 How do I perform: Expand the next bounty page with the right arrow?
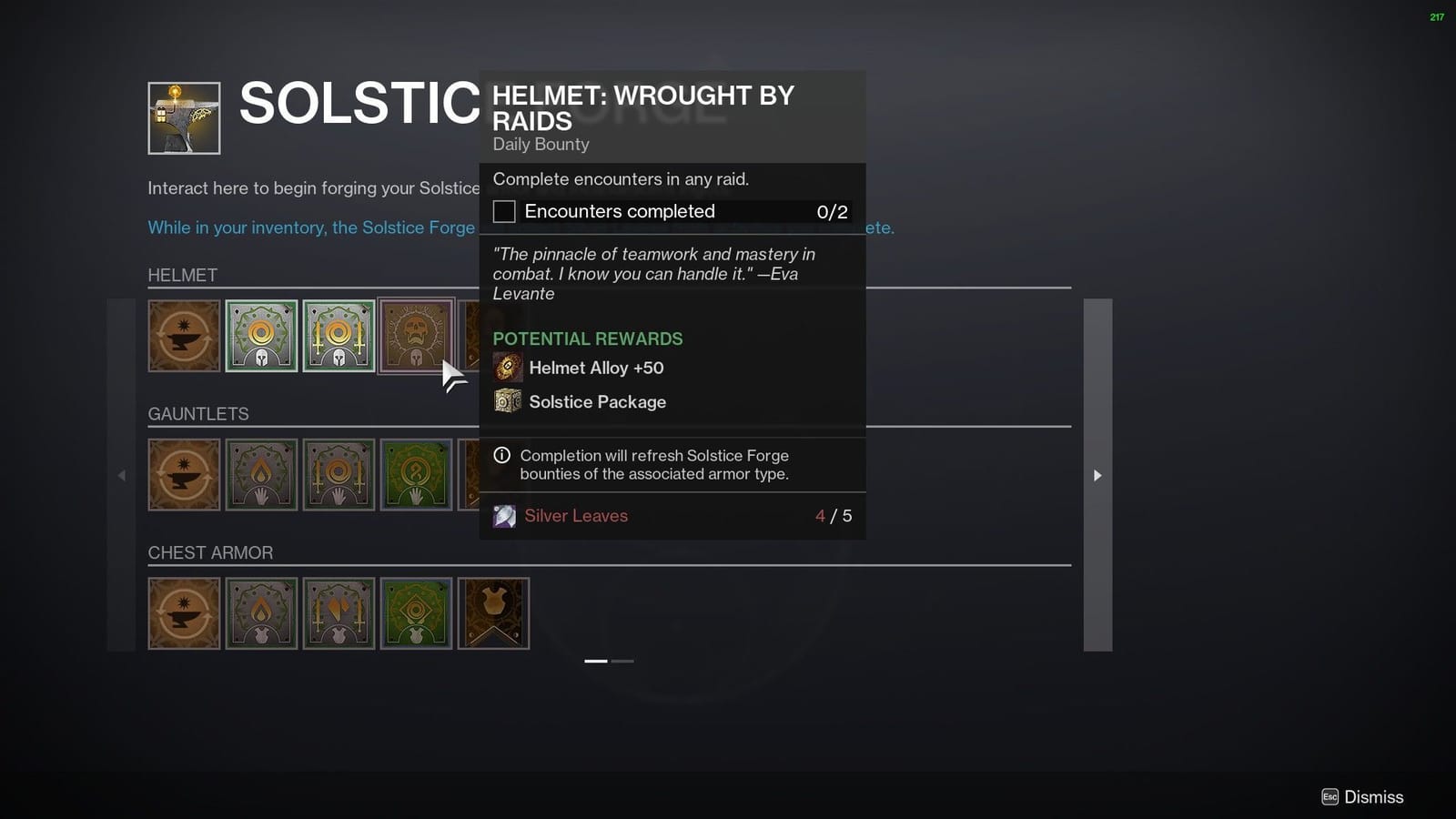click(1097, 475)
